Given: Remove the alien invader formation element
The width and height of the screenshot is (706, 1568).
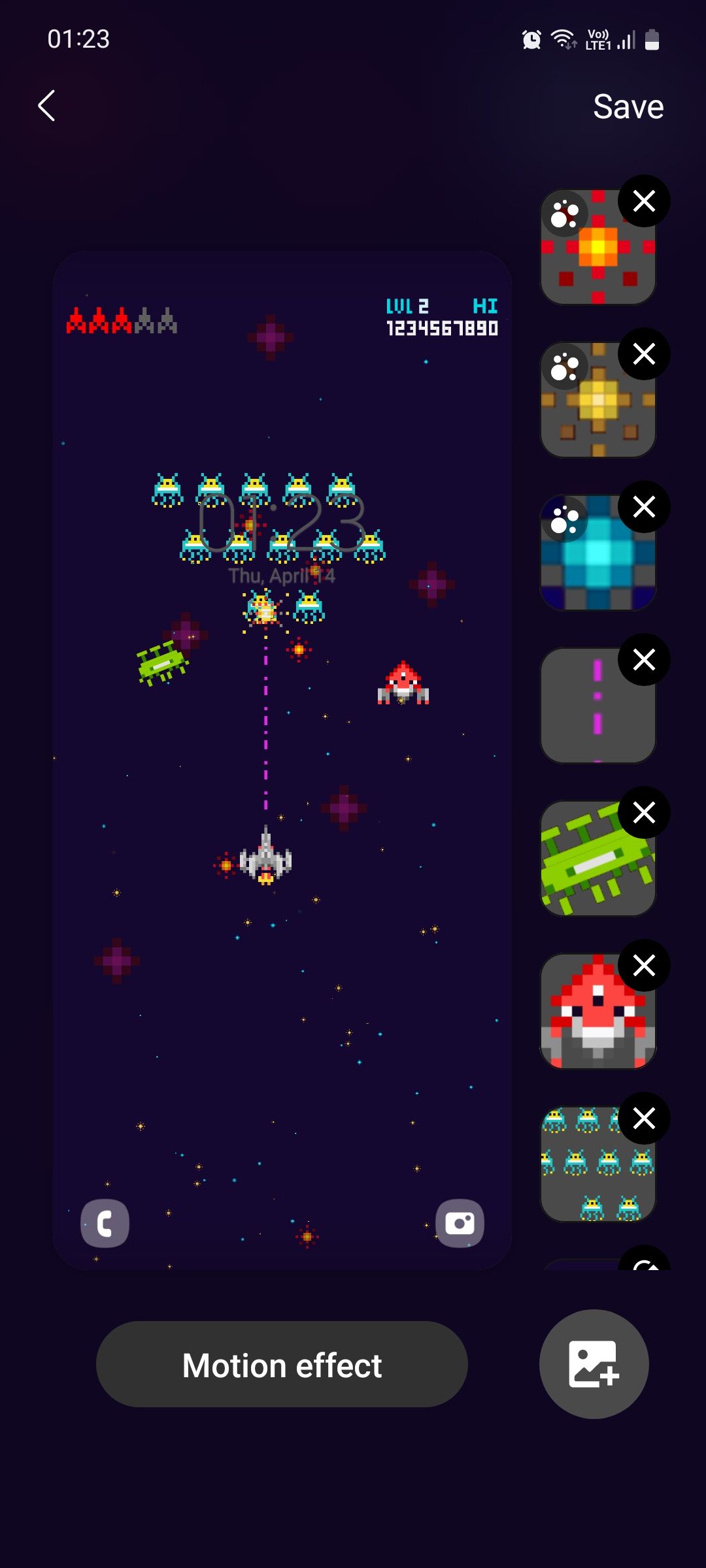Looking at the screenshot, I should pyautogui.click(x=644, y=1119).
